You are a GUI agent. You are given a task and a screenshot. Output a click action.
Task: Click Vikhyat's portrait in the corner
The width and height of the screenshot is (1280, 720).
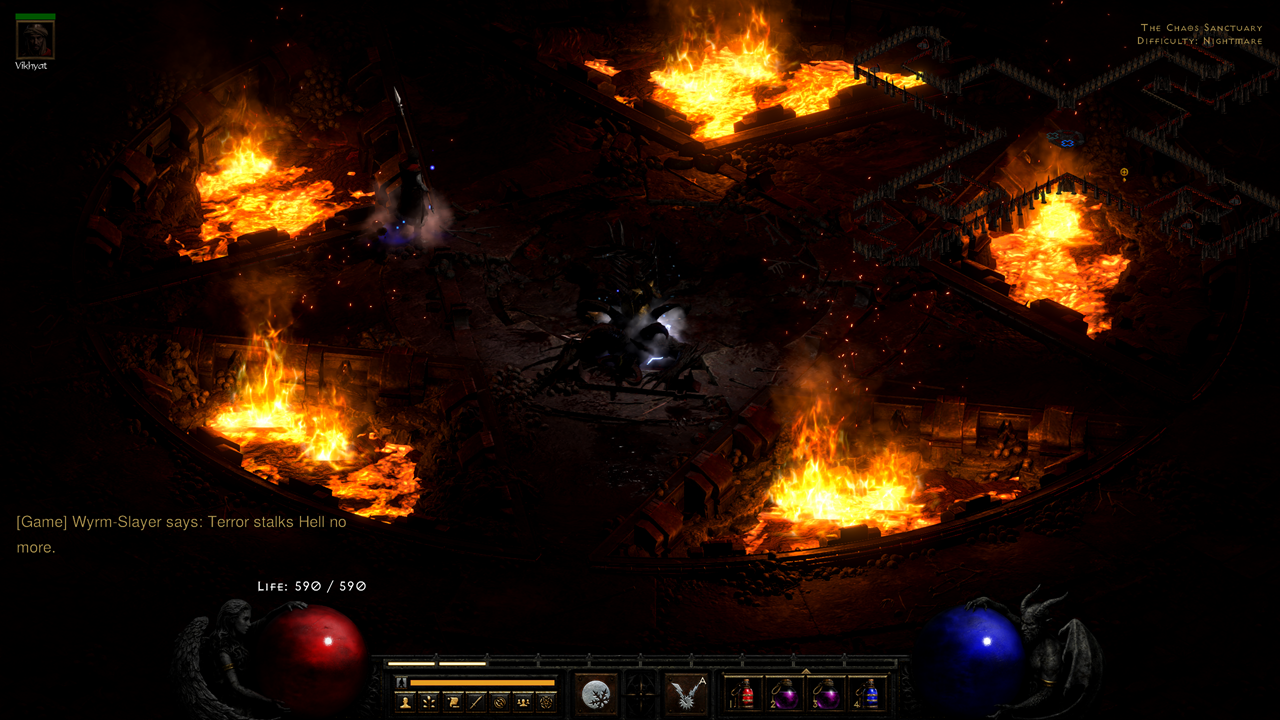pos(34,40)
